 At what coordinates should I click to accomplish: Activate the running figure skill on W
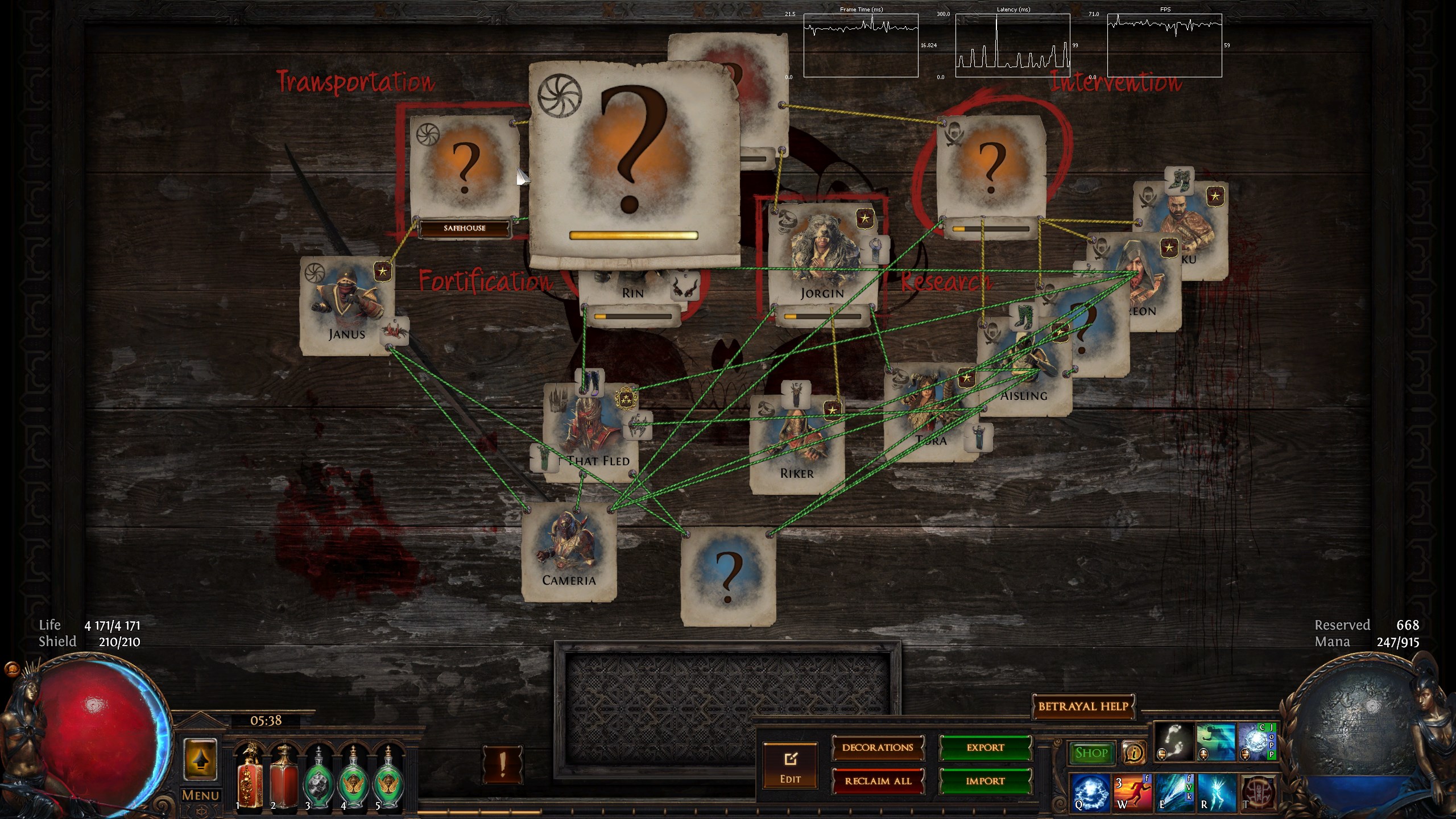(1132, 792)
